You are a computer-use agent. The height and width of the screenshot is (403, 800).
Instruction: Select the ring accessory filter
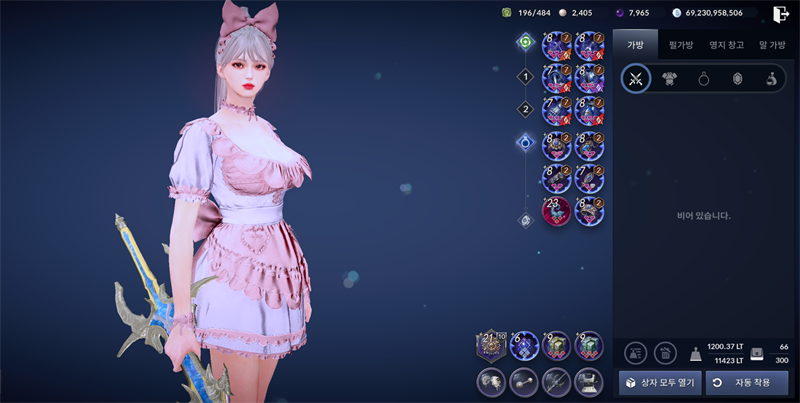coord(704,79)
